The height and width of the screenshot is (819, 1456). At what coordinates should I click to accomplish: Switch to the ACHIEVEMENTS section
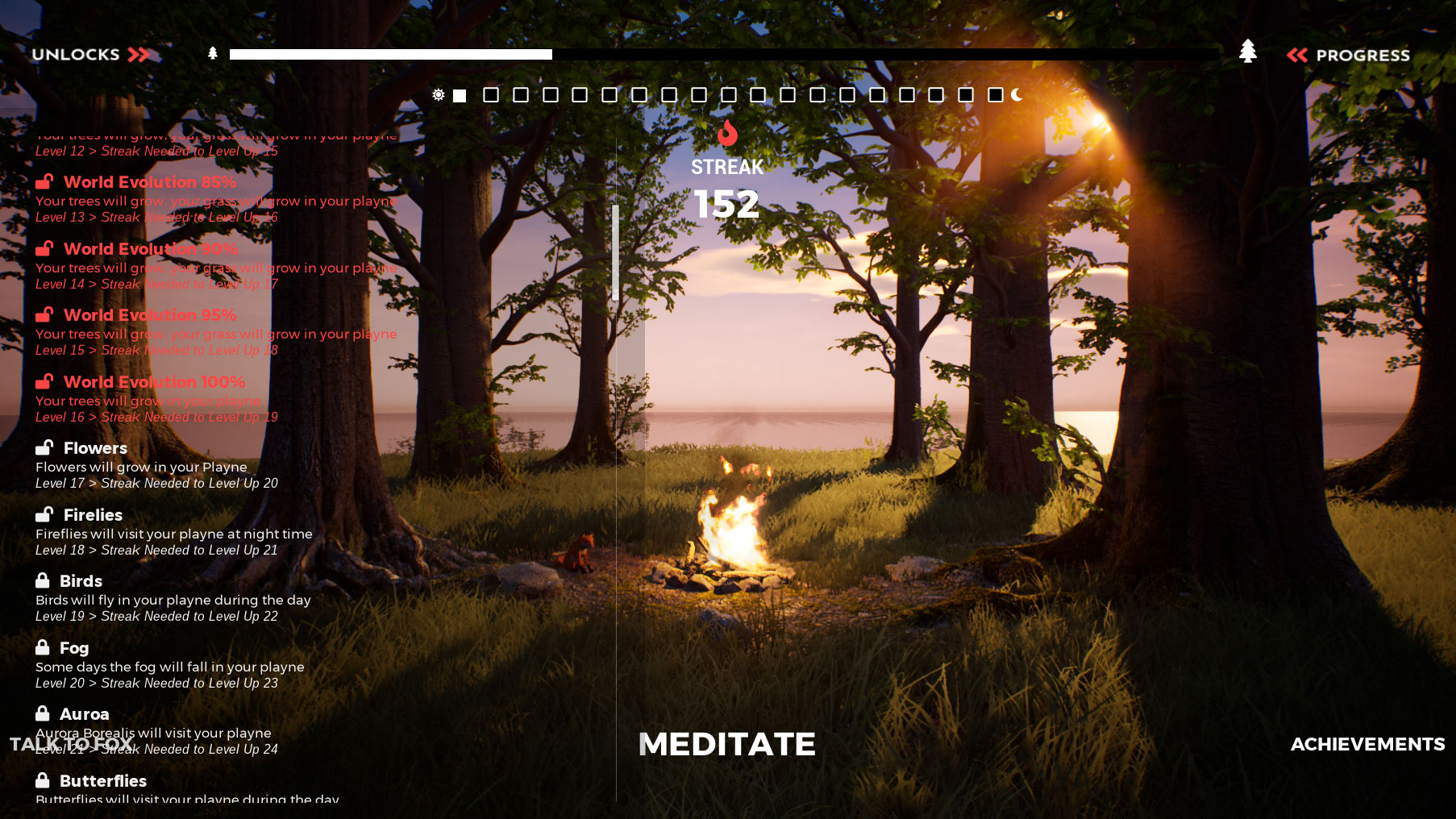click(x=1367, y=744)
